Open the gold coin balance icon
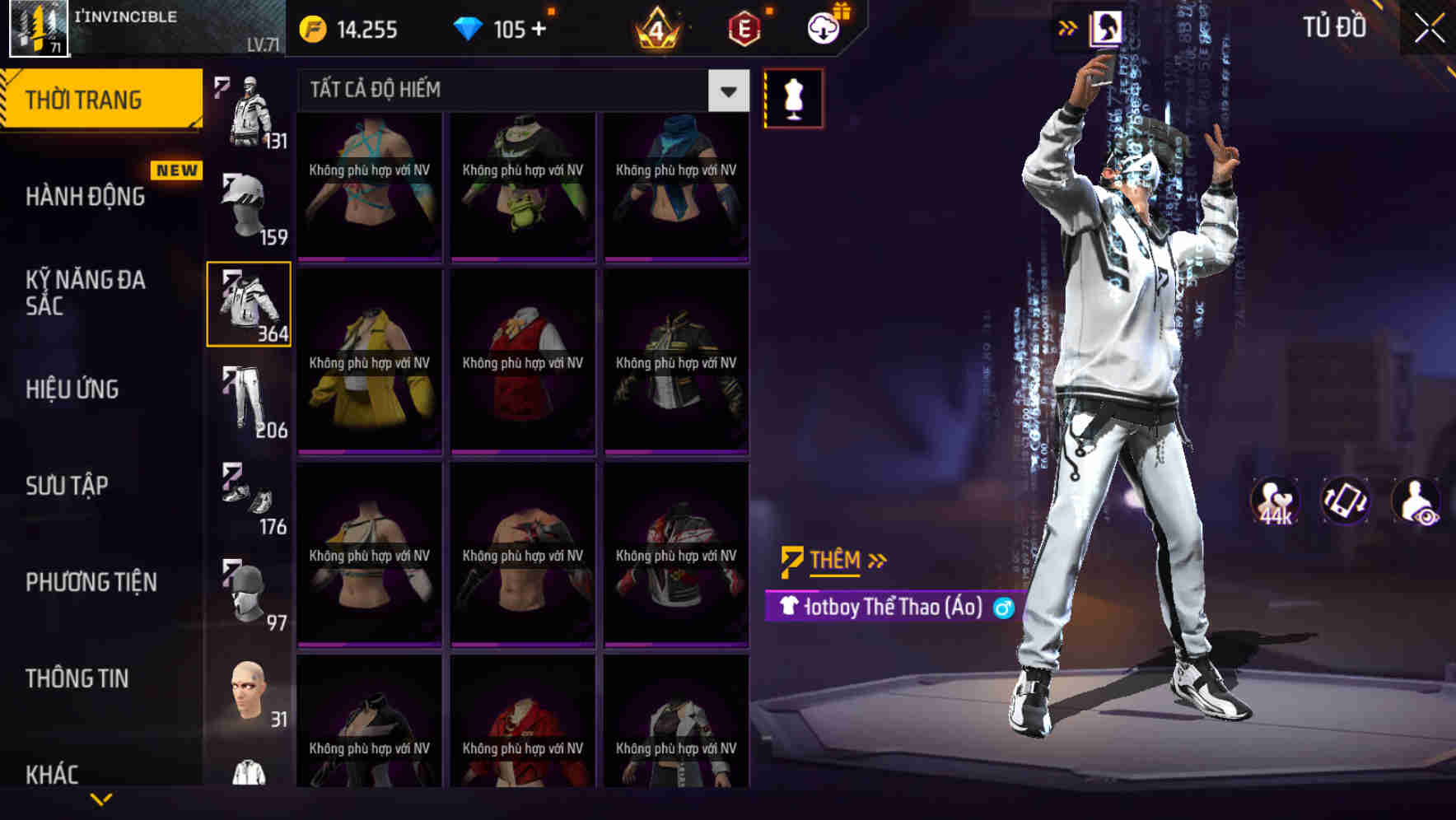 point(313,30)
